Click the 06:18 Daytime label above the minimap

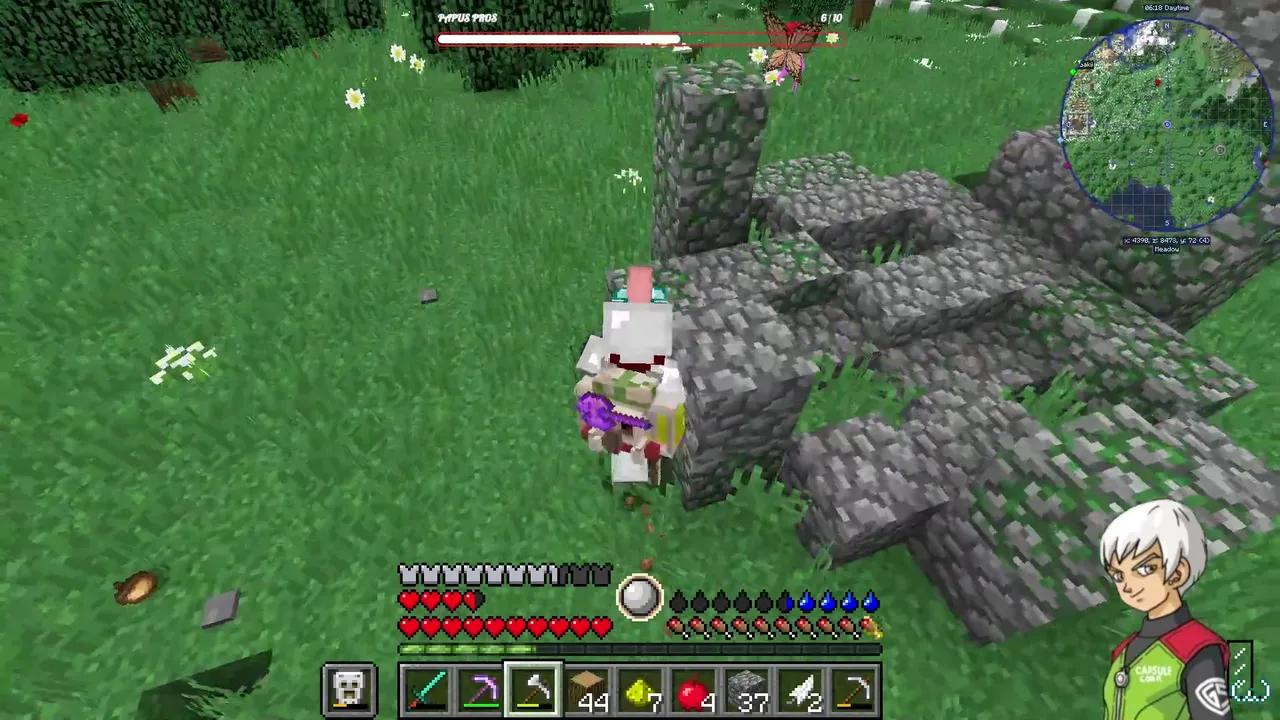(x=1166, y=7)
